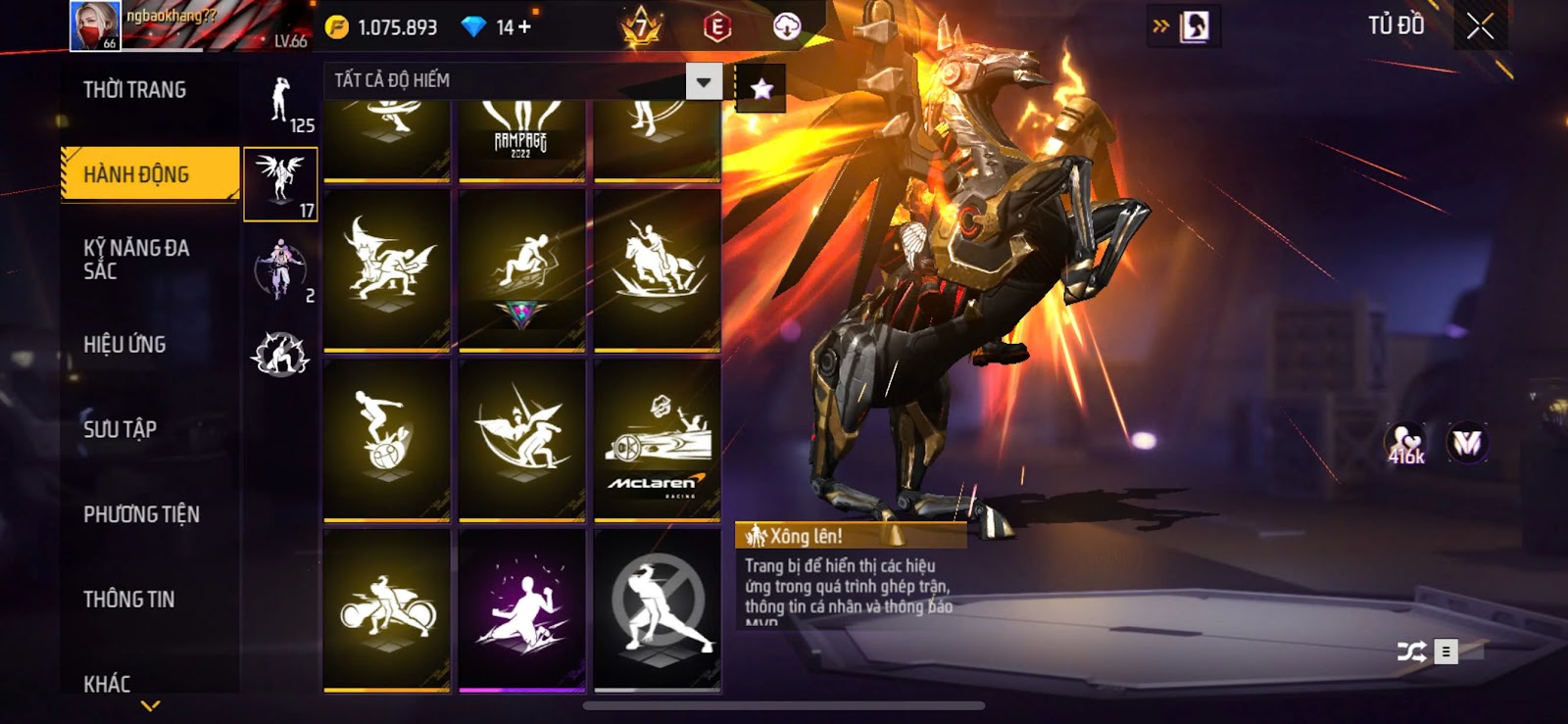Screen dimensions: 1568x724
Task: Close the wardrobe screen
Action: pos(1480,26)
